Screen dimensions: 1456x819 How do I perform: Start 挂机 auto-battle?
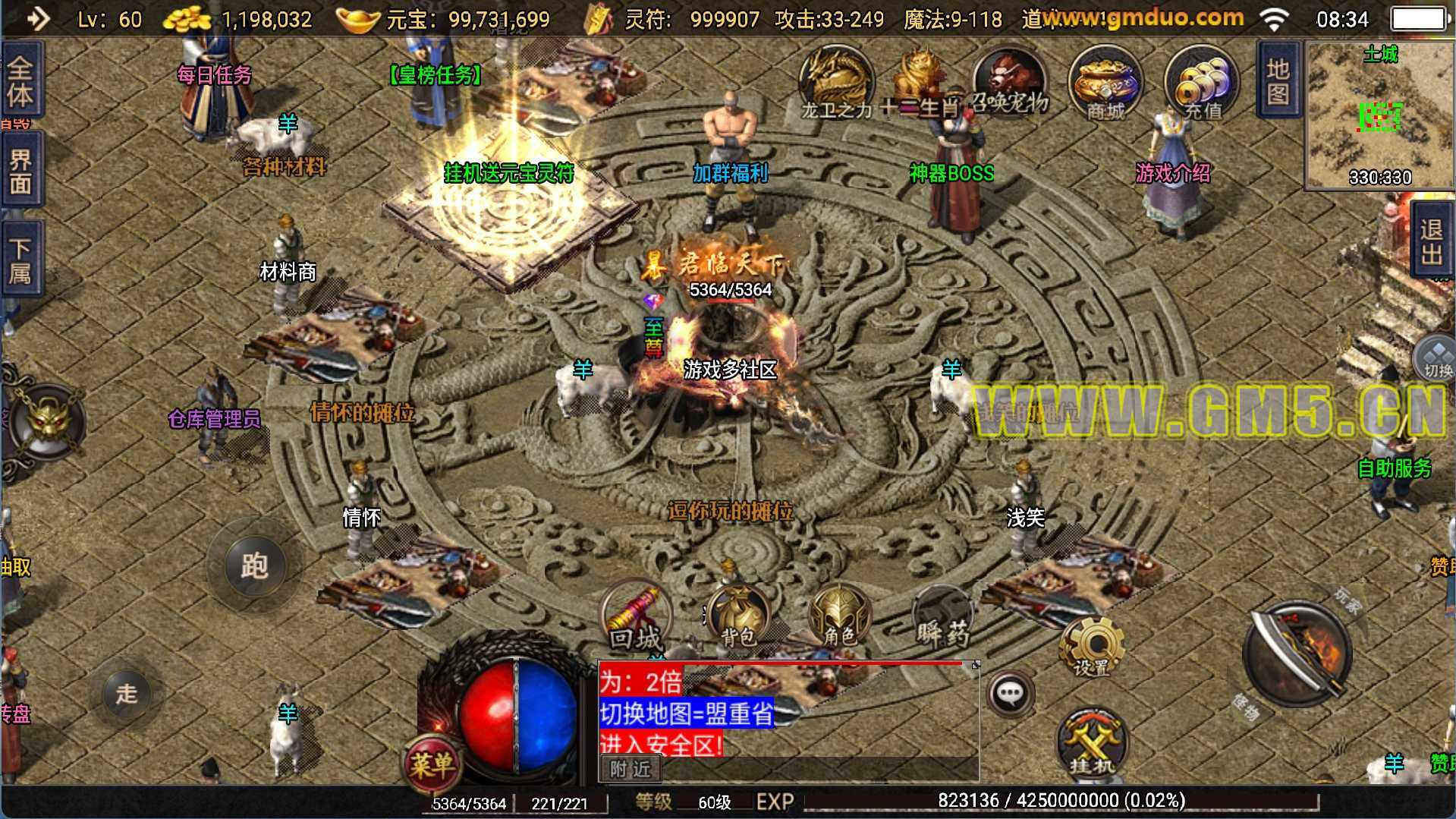click(x=1092, y=744)
